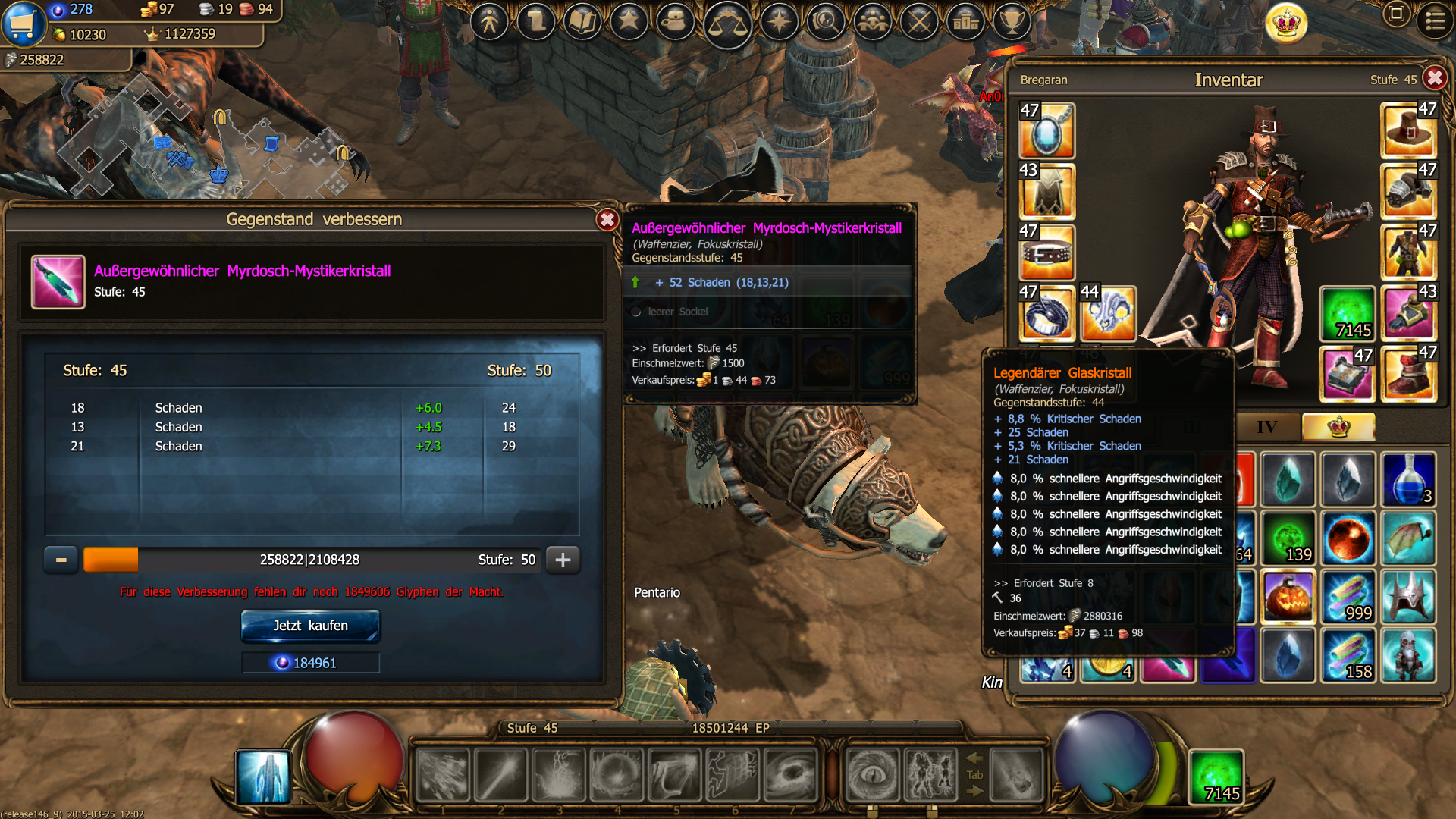Select the equipped hat slot
This screenshot has width=1456, height=819.
click(x=1409, y=131)
